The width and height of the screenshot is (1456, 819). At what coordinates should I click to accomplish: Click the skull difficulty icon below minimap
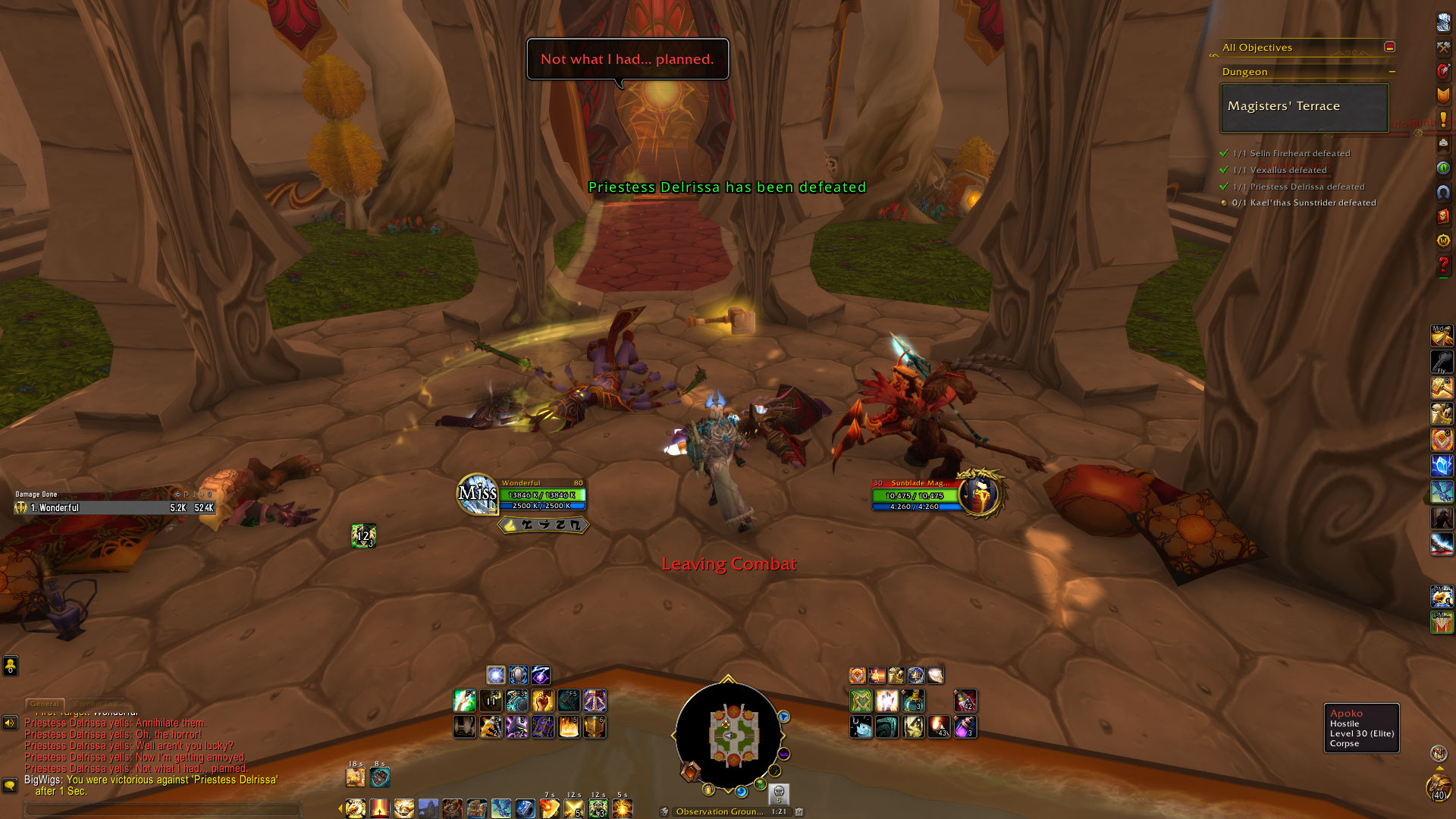[x=778, y=793]
